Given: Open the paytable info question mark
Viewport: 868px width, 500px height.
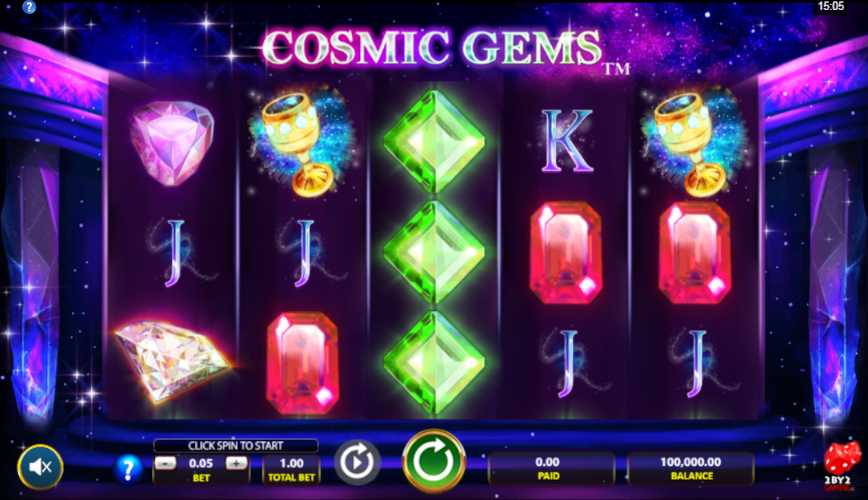Looking at the screenshot, I should [129, 467].
